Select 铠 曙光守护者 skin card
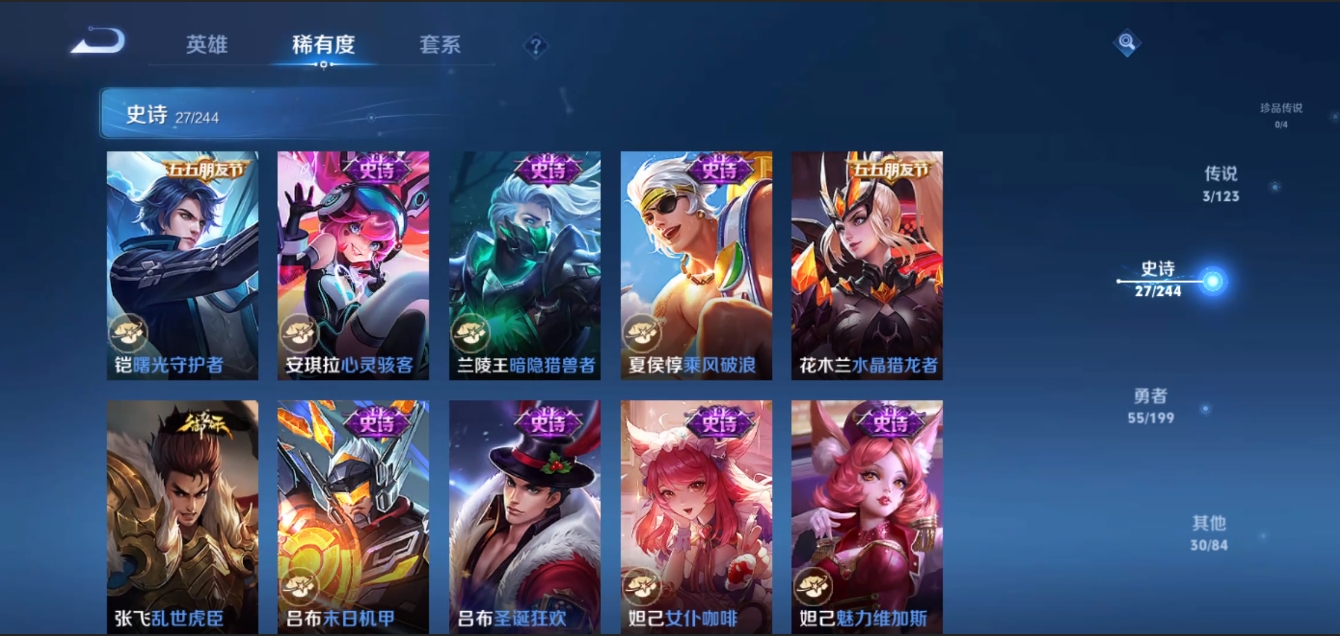 click(182, 265)
